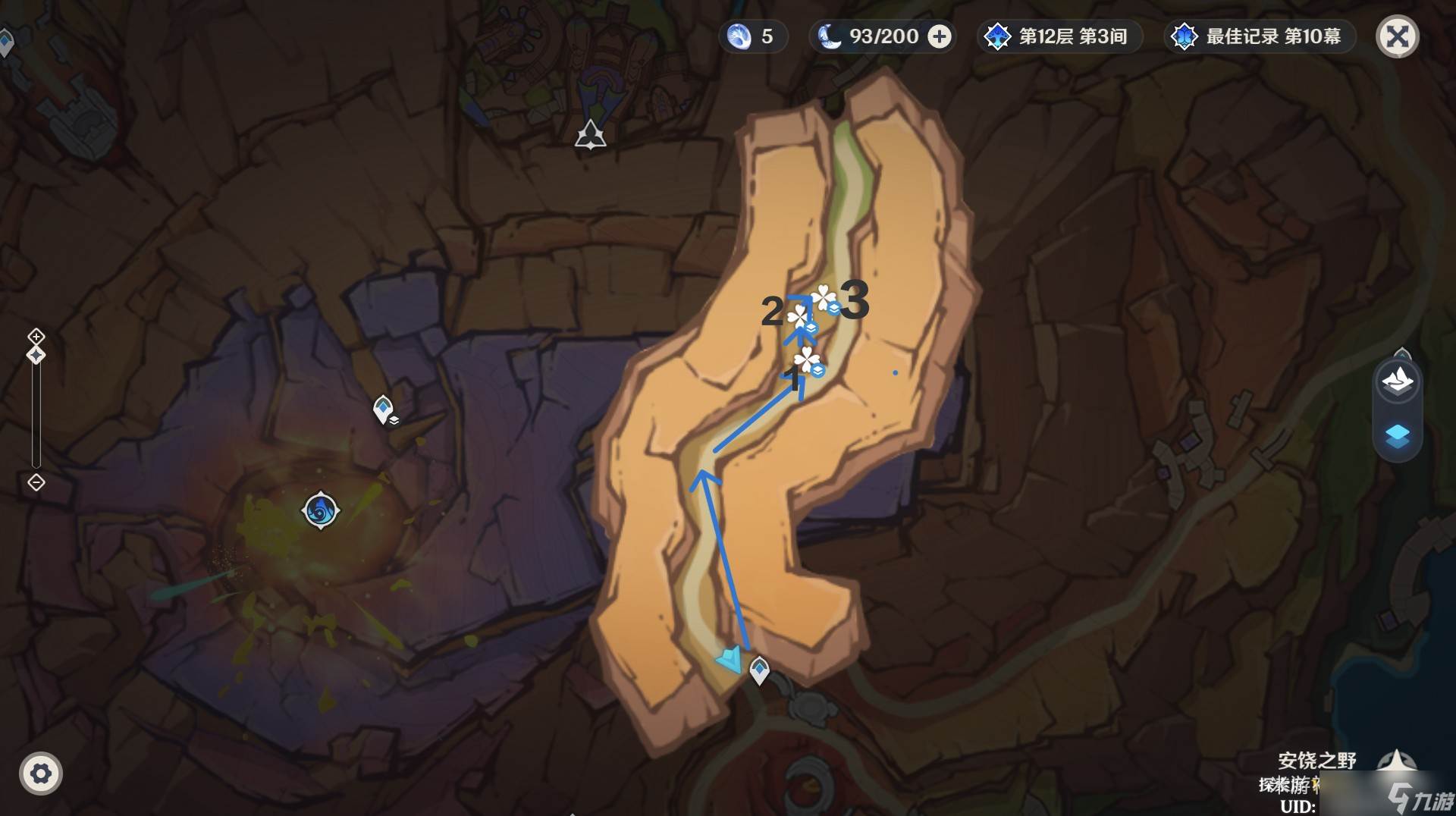
Task: View the 最佳记录 第10幕 record
Action: click(x=1259, y=36)
